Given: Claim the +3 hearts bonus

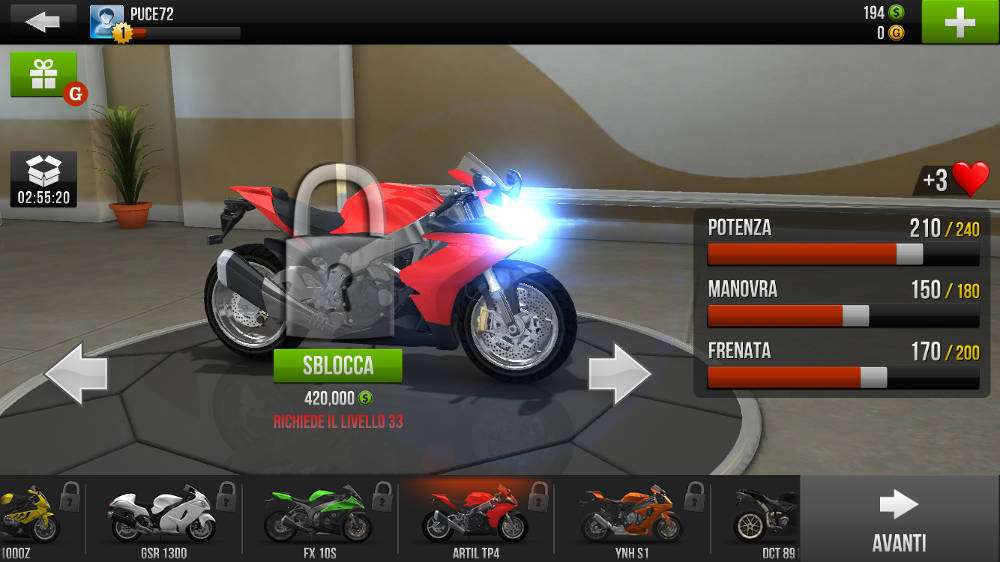Looking at the screenshot, I should [955, 180].
